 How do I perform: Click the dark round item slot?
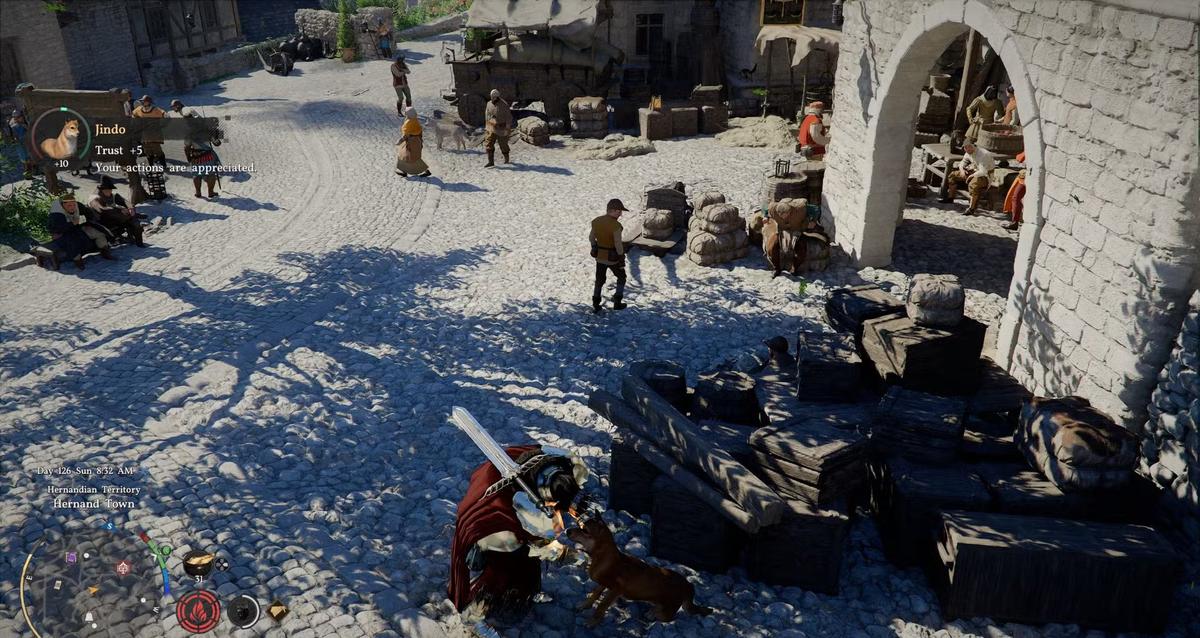tap(242, 610)
